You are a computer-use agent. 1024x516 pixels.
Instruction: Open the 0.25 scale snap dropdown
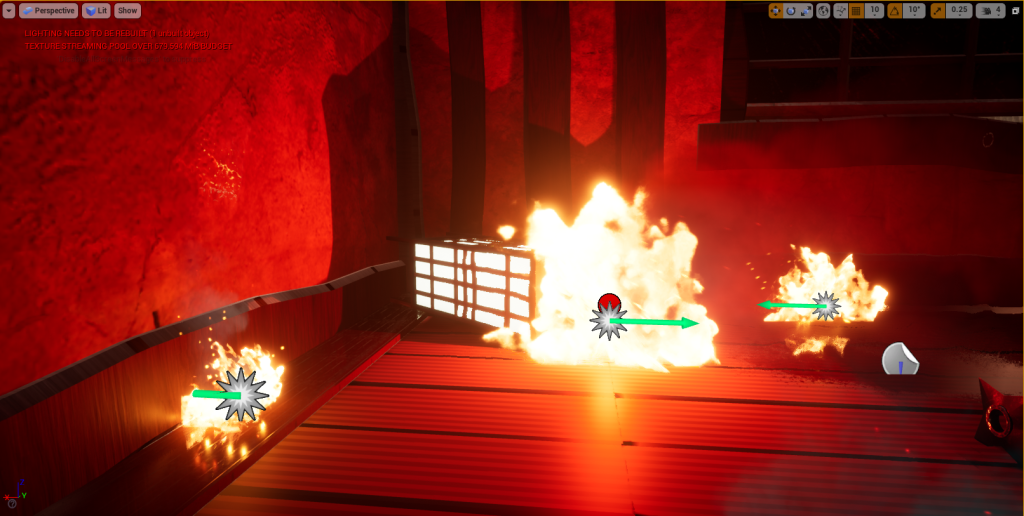[x=960, y=10]
